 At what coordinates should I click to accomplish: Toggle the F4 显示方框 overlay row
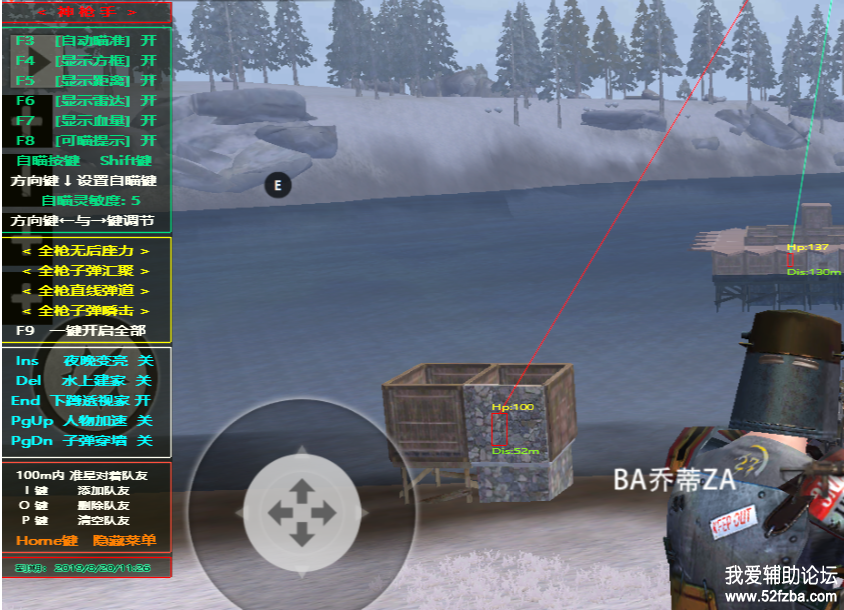click(86, 60)
